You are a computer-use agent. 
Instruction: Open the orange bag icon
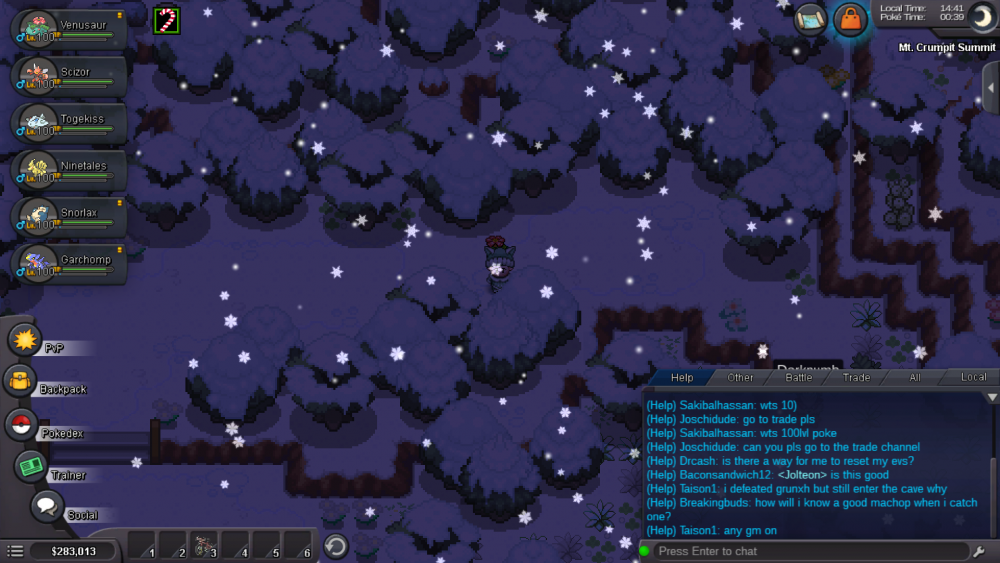click(850, 20)
